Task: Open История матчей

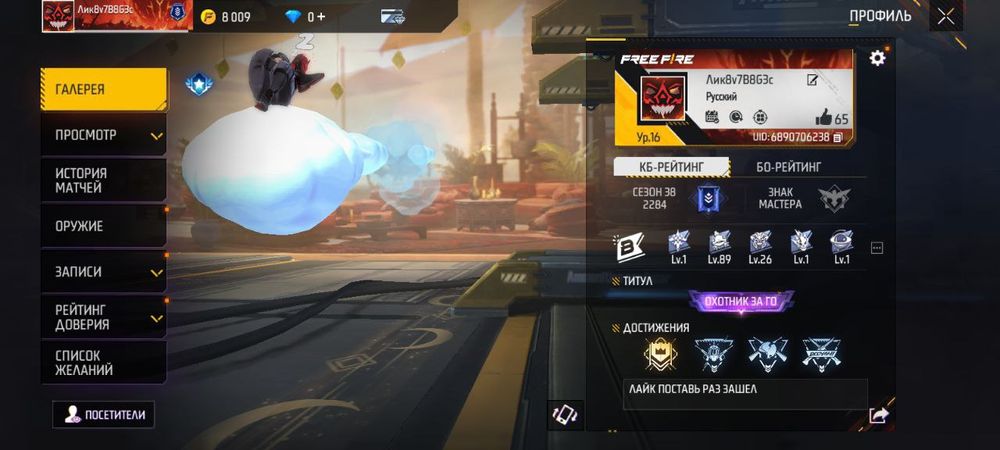Action: coord(103,180)
